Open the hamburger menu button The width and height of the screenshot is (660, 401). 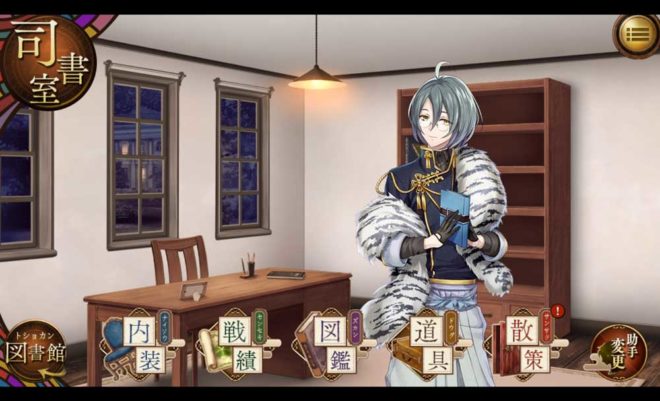pyautogui.click(x=634, y=35)
